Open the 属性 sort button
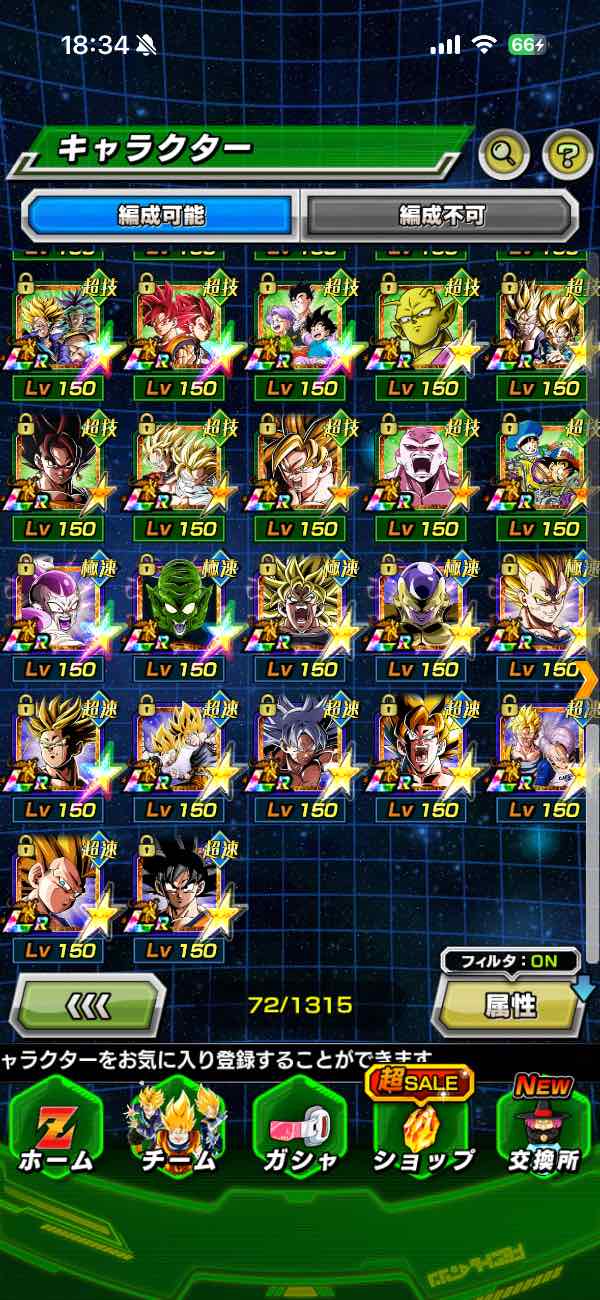Image resolution: width=600 pixels, height=1300 pixels. [x=510, y=1005]
